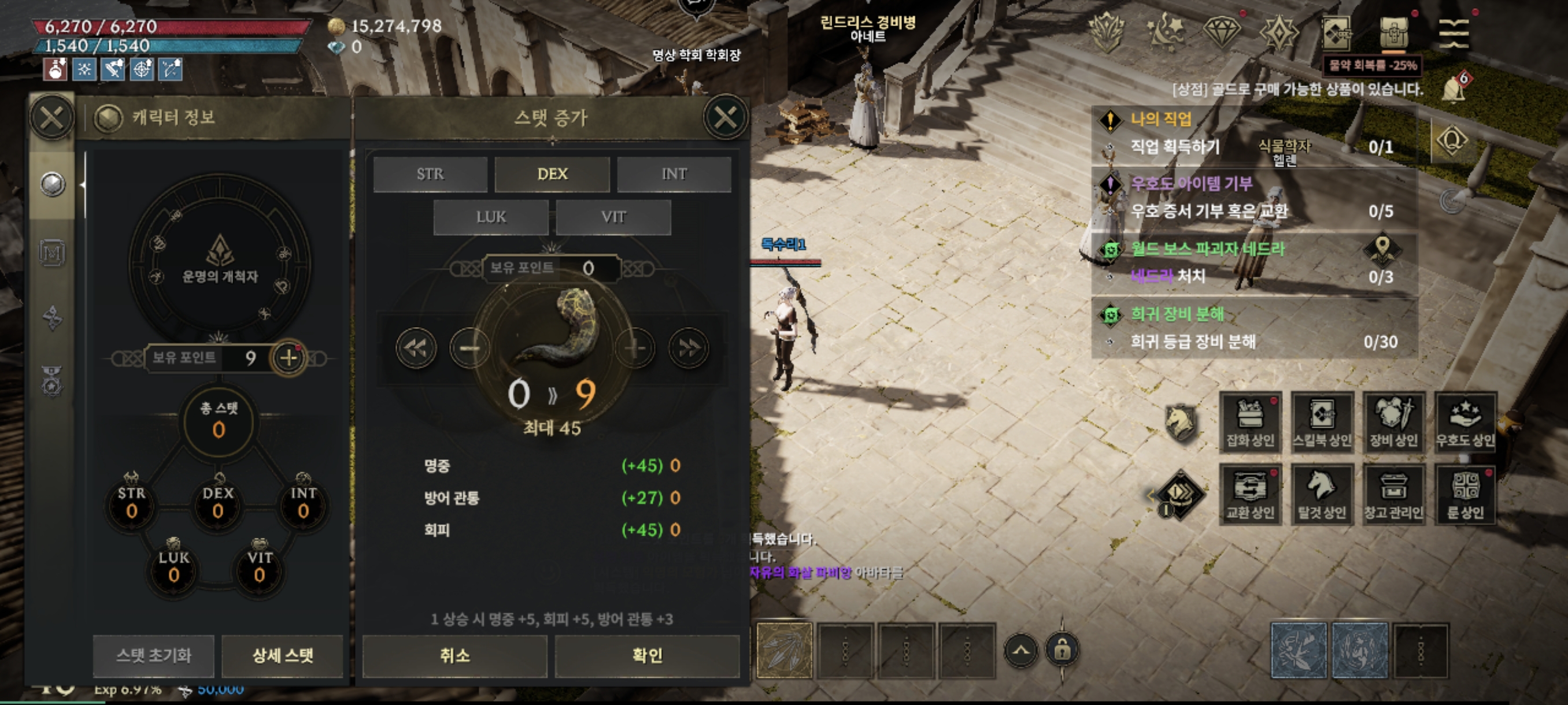Visit the 창고 관리인 storage keeper

point(1393,495)
